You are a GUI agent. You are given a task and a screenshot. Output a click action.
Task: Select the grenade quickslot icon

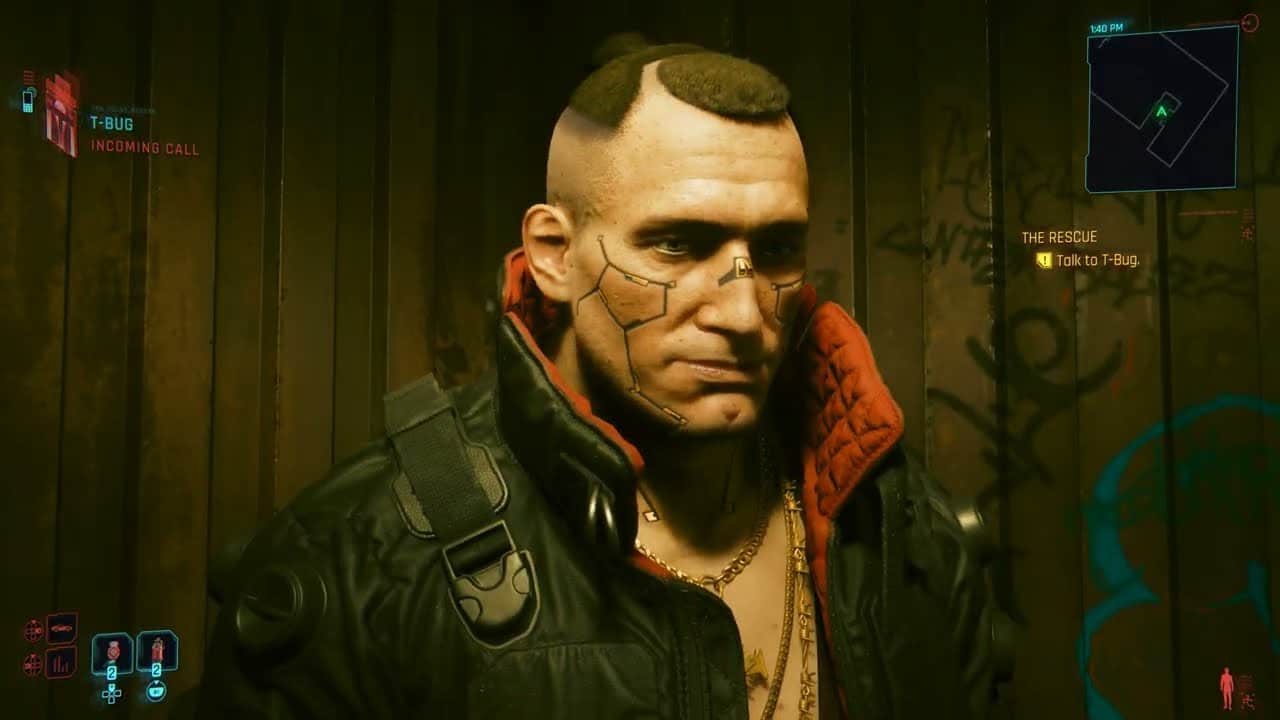(x=112, y=650)
